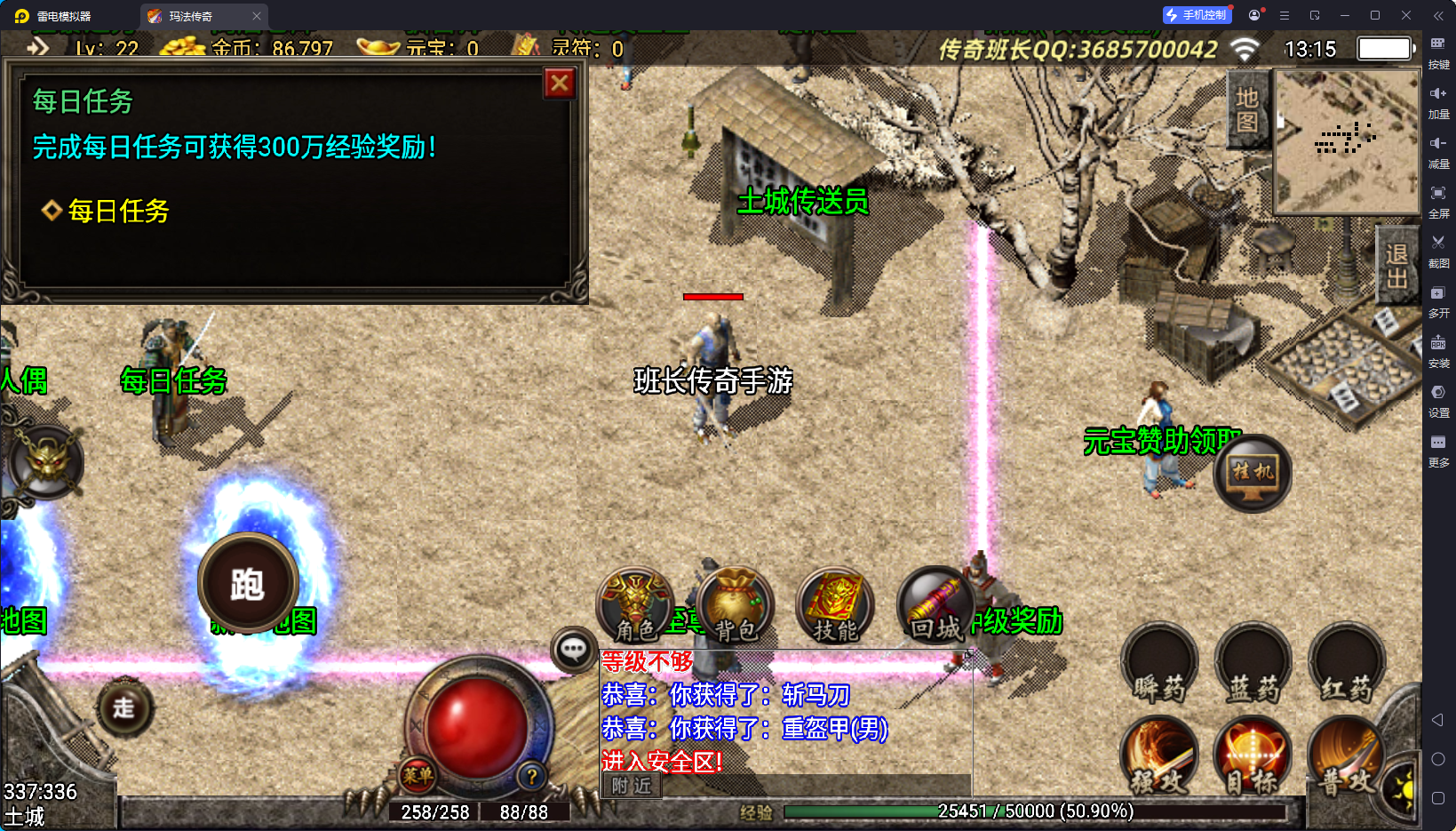
Task: Open the chat speech bubble
Action: (x=573, y=650)
